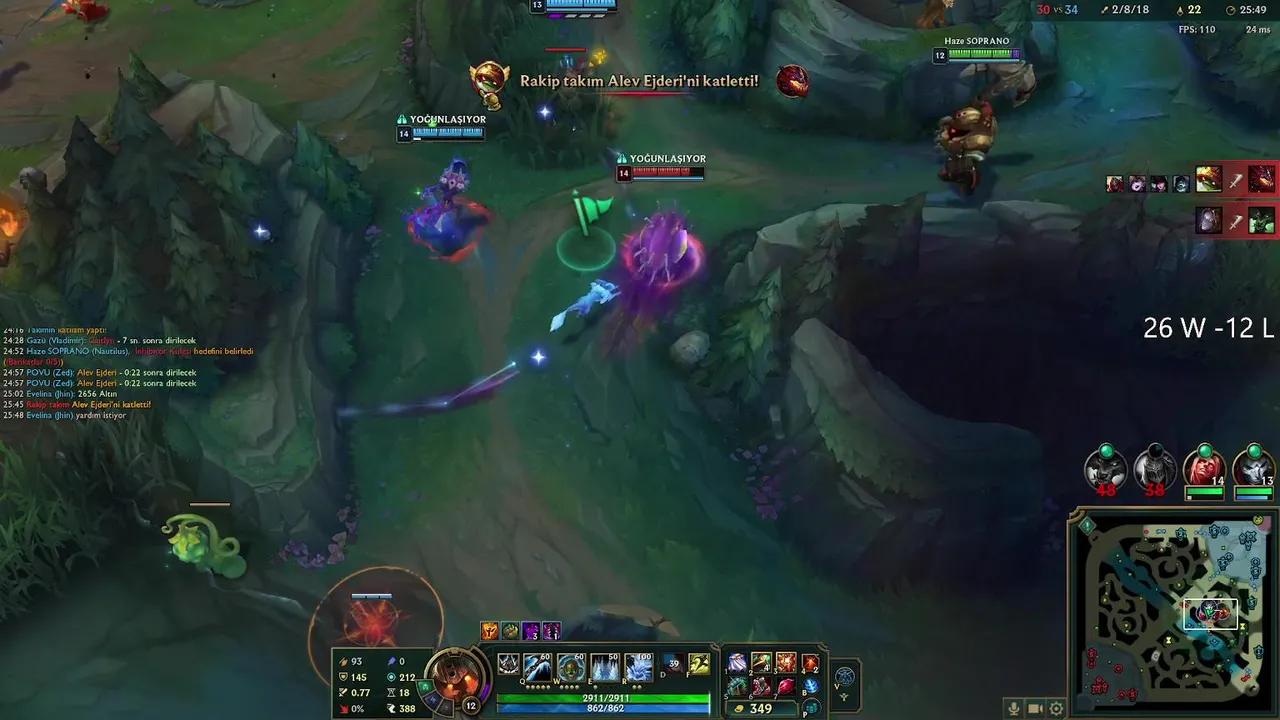This screenshot has height=720, width=1280.
Task: Click a buff icon above the ability bar
Action: point(491,629)
